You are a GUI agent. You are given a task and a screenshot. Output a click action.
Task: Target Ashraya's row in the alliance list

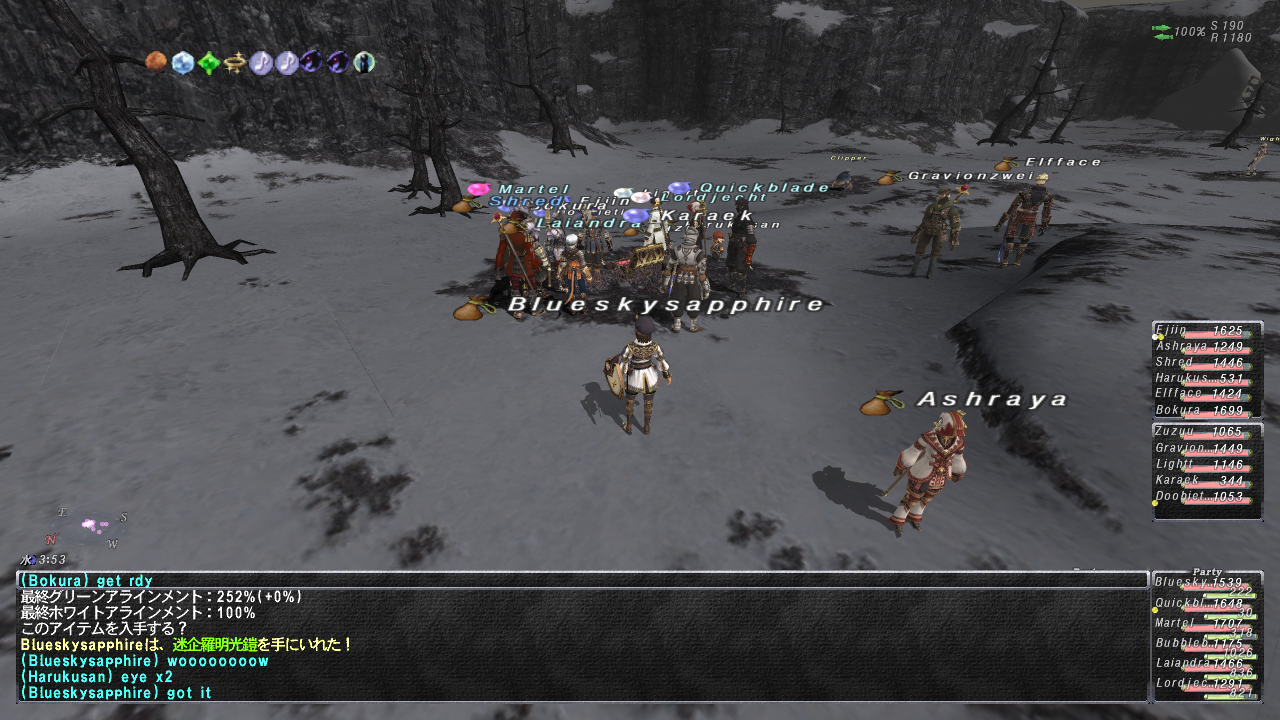click(1206, 347)
